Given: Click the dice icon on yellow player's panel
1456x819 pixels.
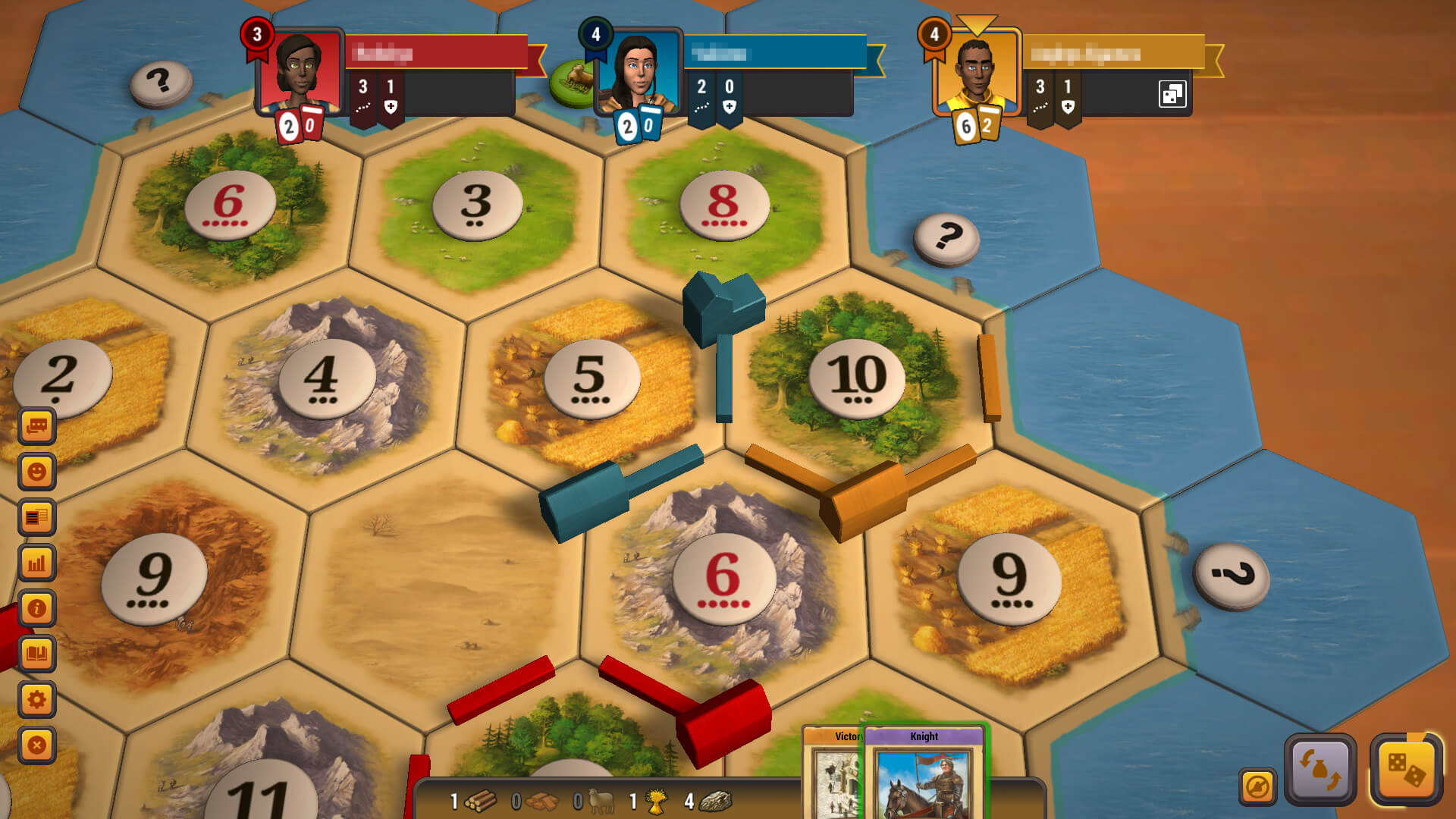Looking at the screenshot, I should pos(1172,94).
